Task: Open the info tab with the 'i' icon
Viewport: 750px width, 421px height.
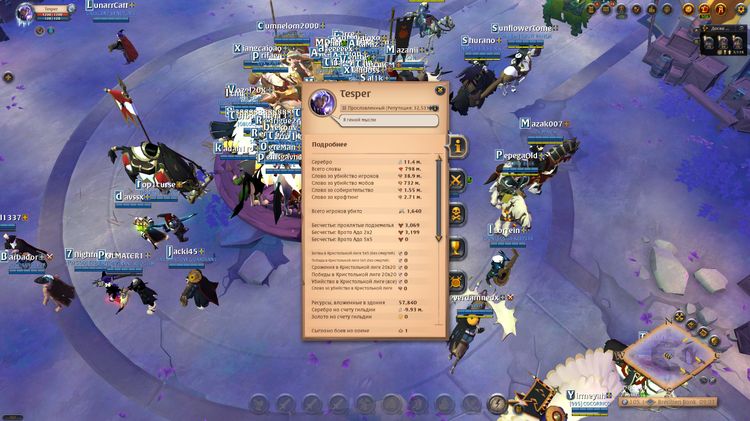Action: [458, 146]
